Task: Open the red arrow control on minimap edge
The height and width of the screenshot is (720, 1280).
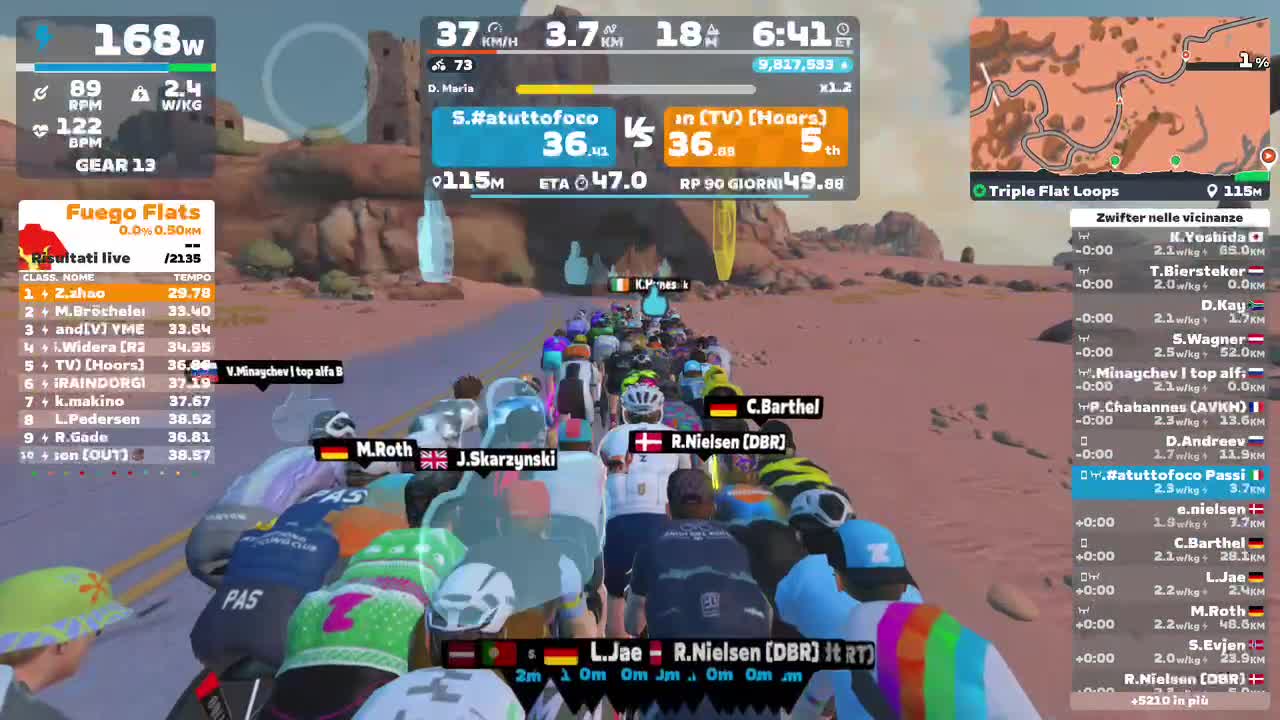Action: click(1268, 156)
